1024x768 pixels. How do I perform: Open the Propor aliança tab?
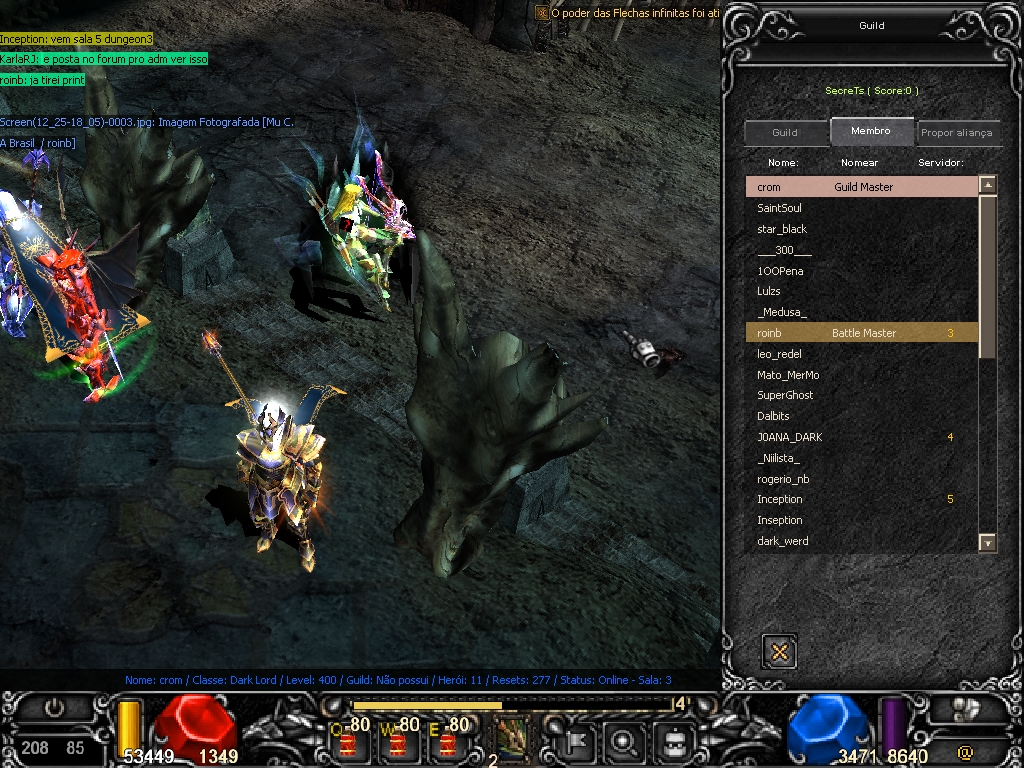point(957,133)
